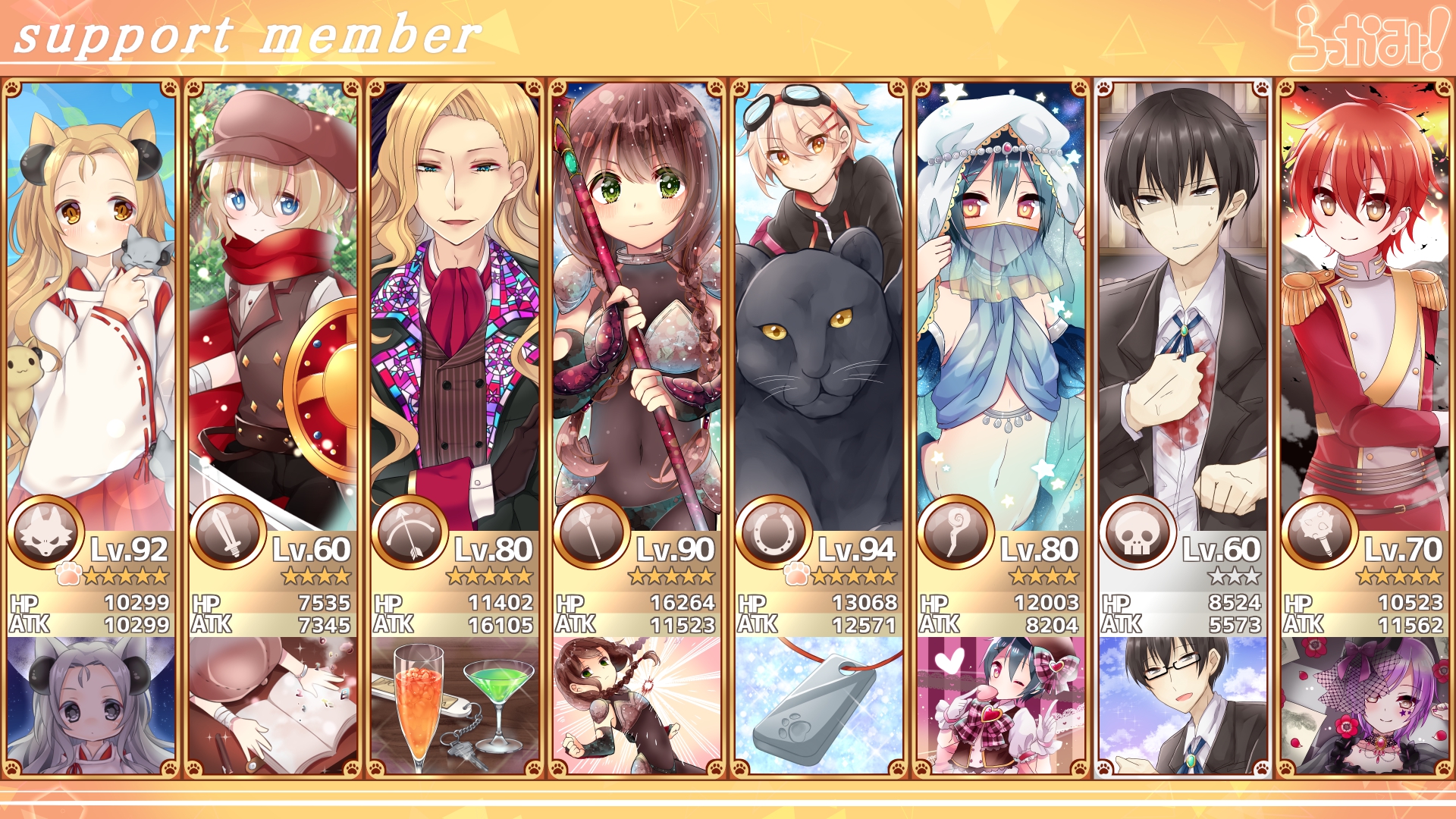Click the spiked mace class icon
1456x819 pixels.
pos(1319,532)
